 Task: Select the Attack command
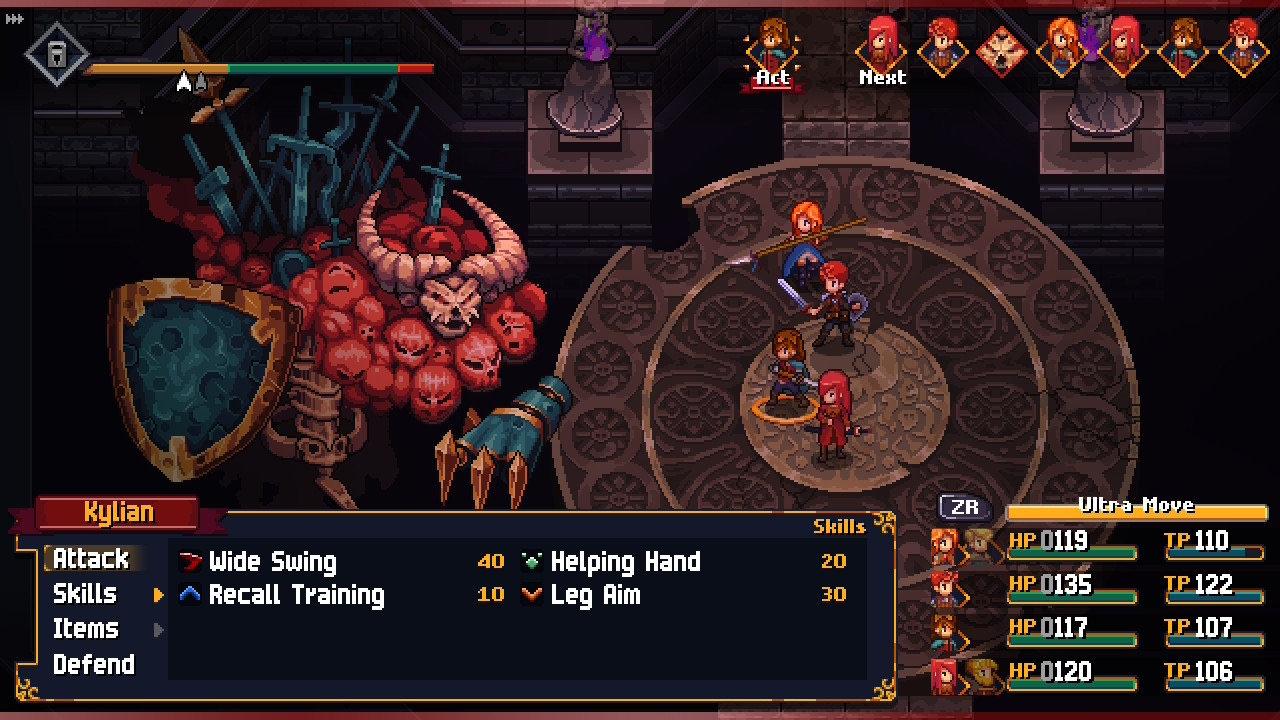(x=91, y=558)
